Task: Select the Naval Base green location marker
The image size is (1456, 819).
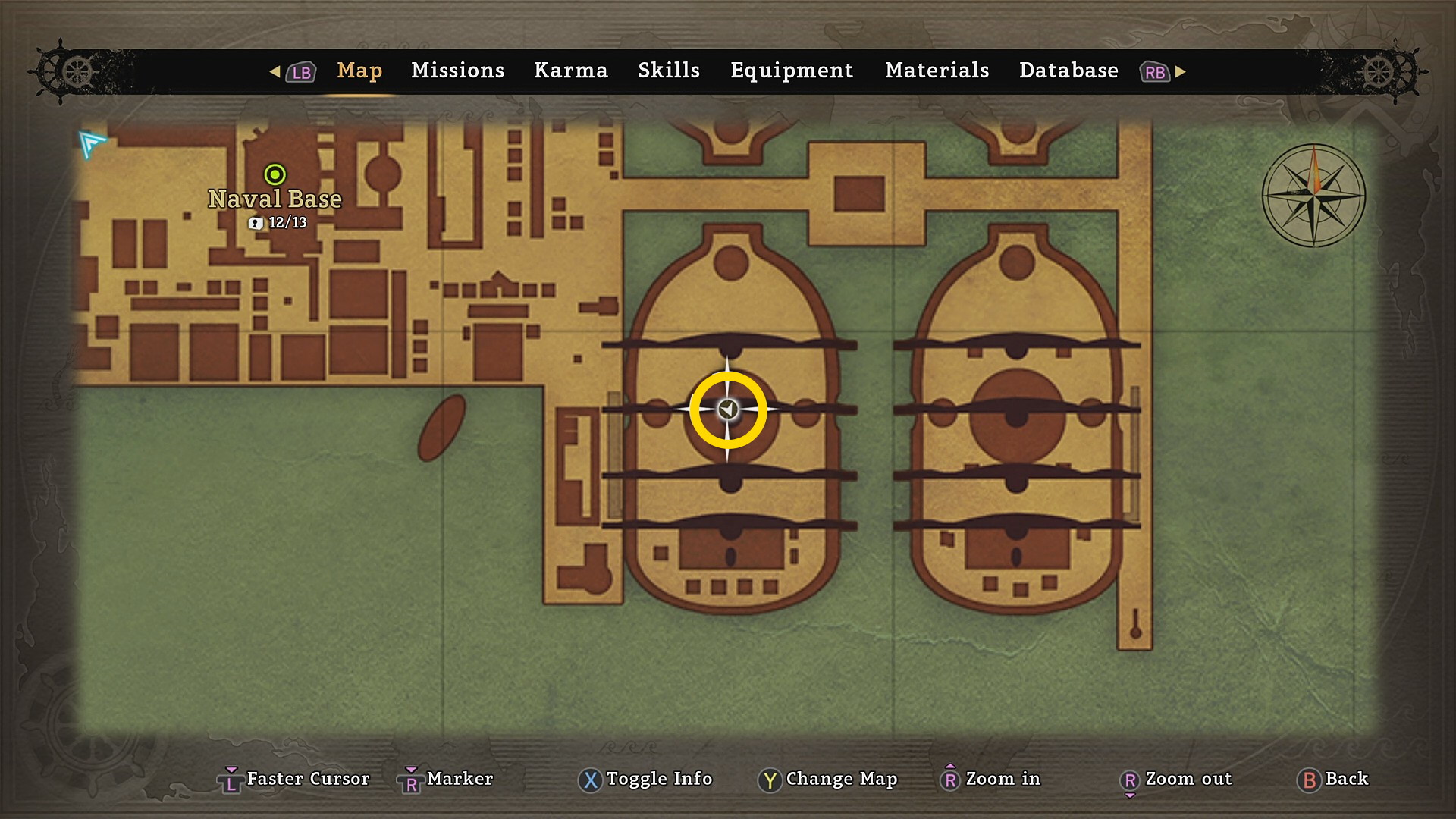Action: [x=275, y=175]
